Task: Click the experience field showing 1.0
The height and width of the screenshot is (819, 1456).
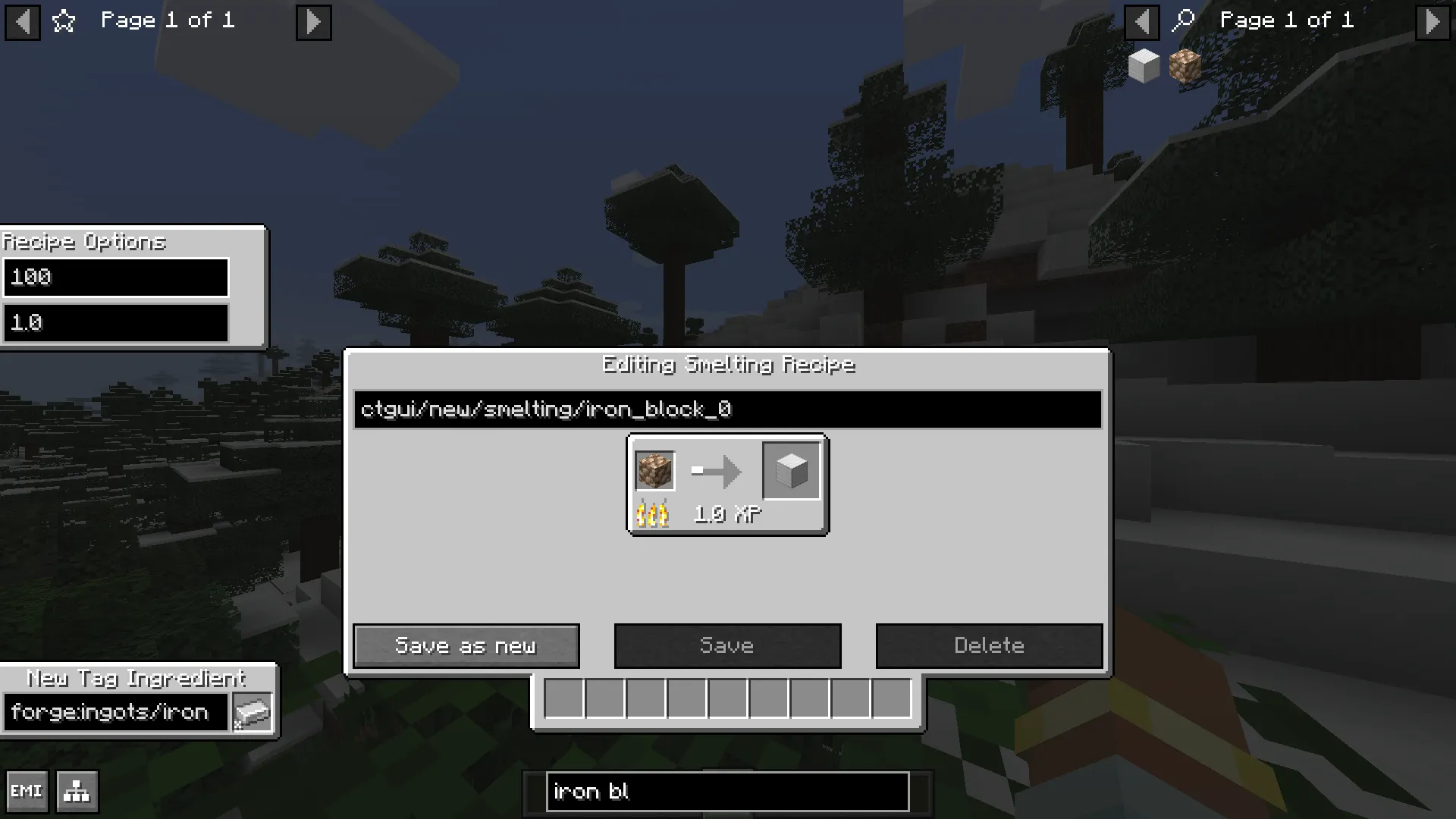Action: coord(115,323)
